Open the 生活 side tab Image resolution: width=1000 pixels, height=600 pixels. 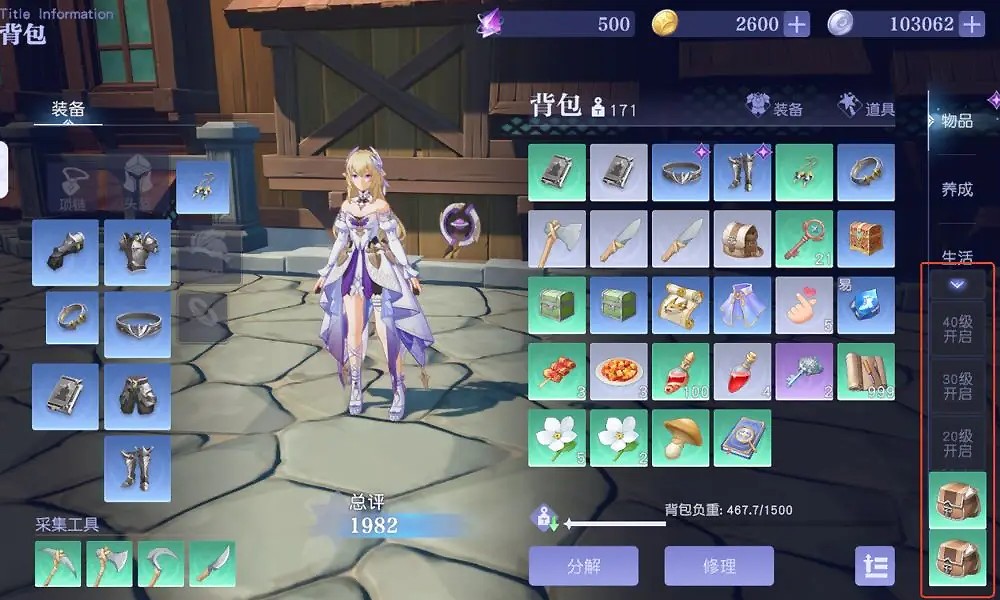957,256
